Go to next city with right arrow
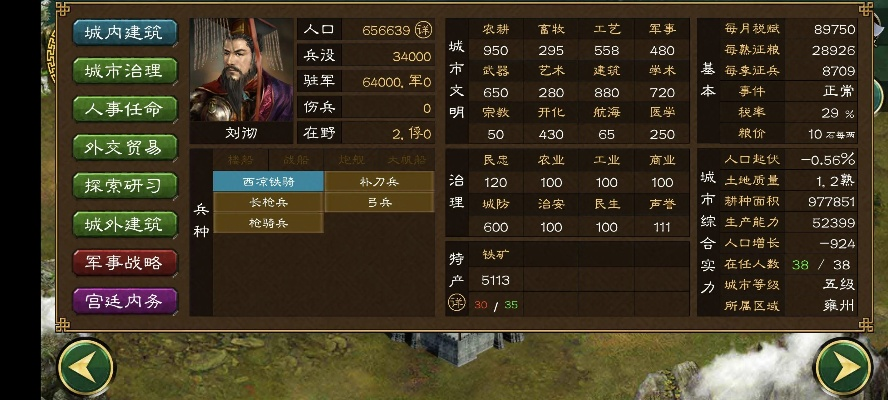This screenshot has width=888, height=400. pyautogui.click(x=843, y=369)
